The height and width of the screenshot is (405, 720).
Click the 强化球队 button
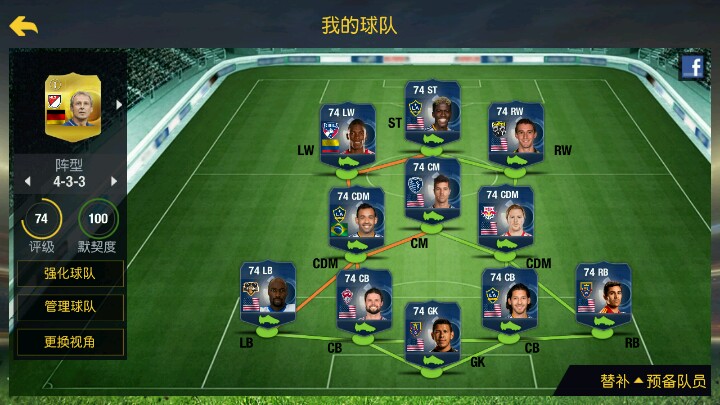(x=70, y=273)
